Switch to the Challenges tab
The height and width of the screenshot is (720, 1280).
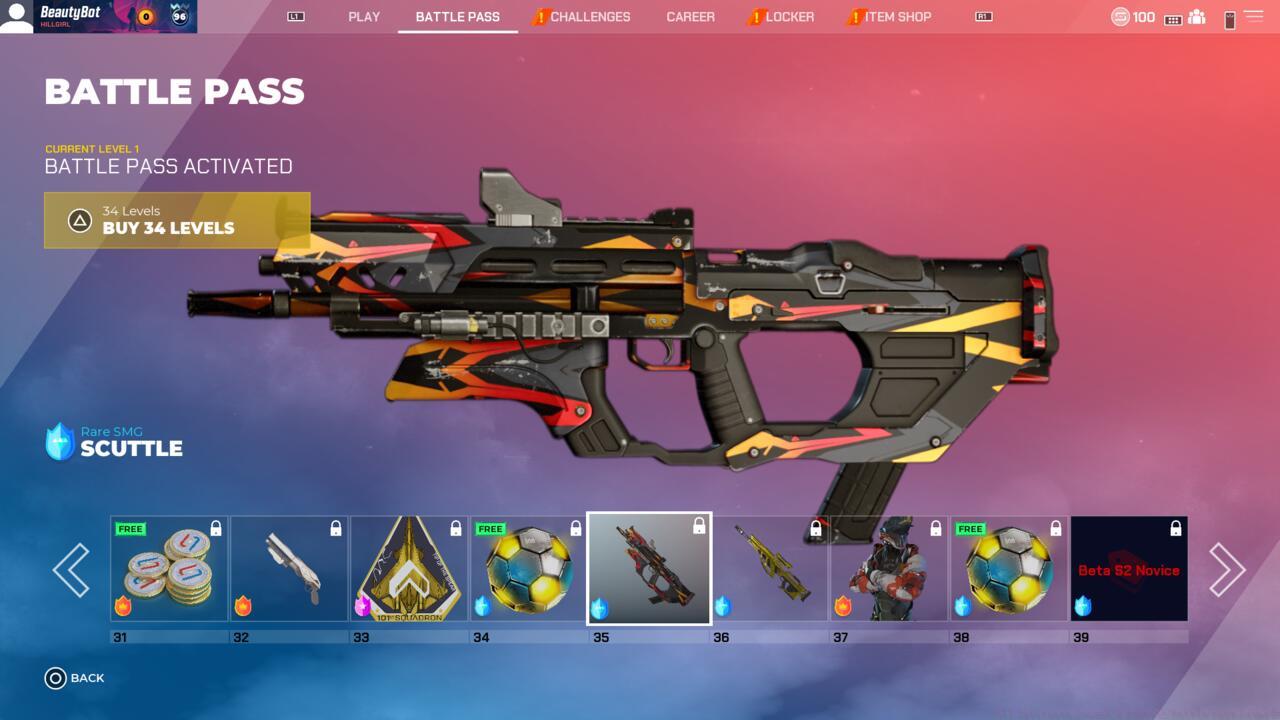click(589, 17)
